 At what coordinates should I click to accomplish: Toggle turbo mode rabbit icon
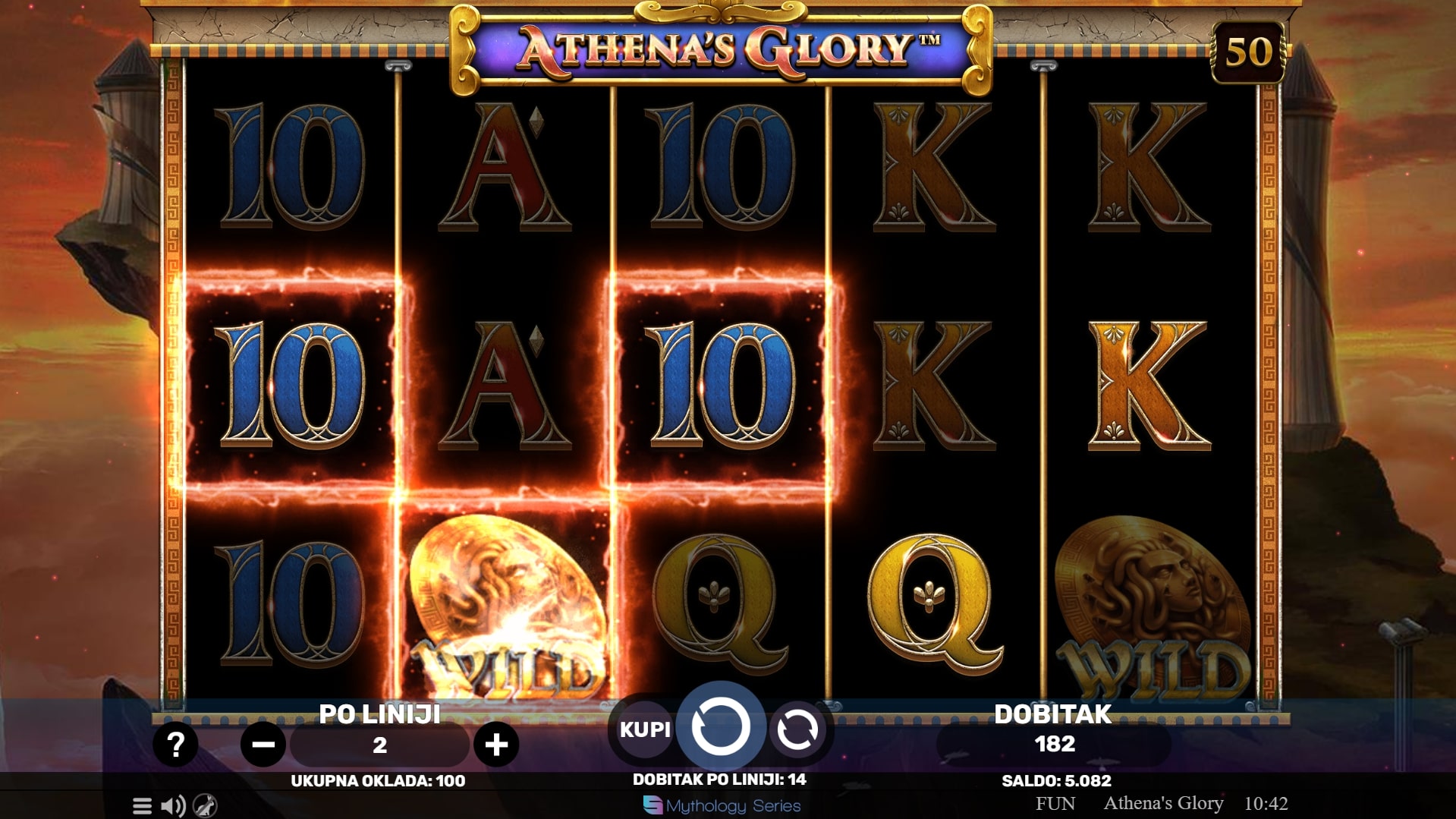click(205, 805)
